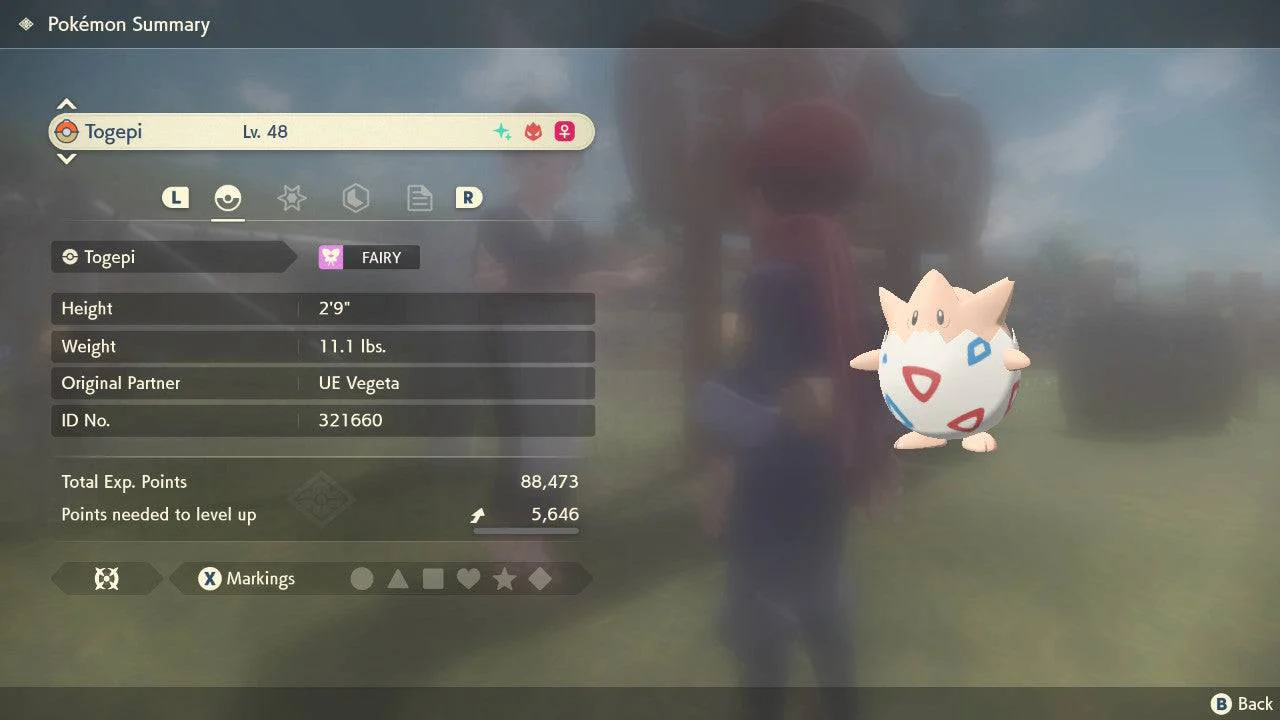Toggle the heart marking
The height and width of the screenshot is (720, 1280).
[x=468, y=579]
